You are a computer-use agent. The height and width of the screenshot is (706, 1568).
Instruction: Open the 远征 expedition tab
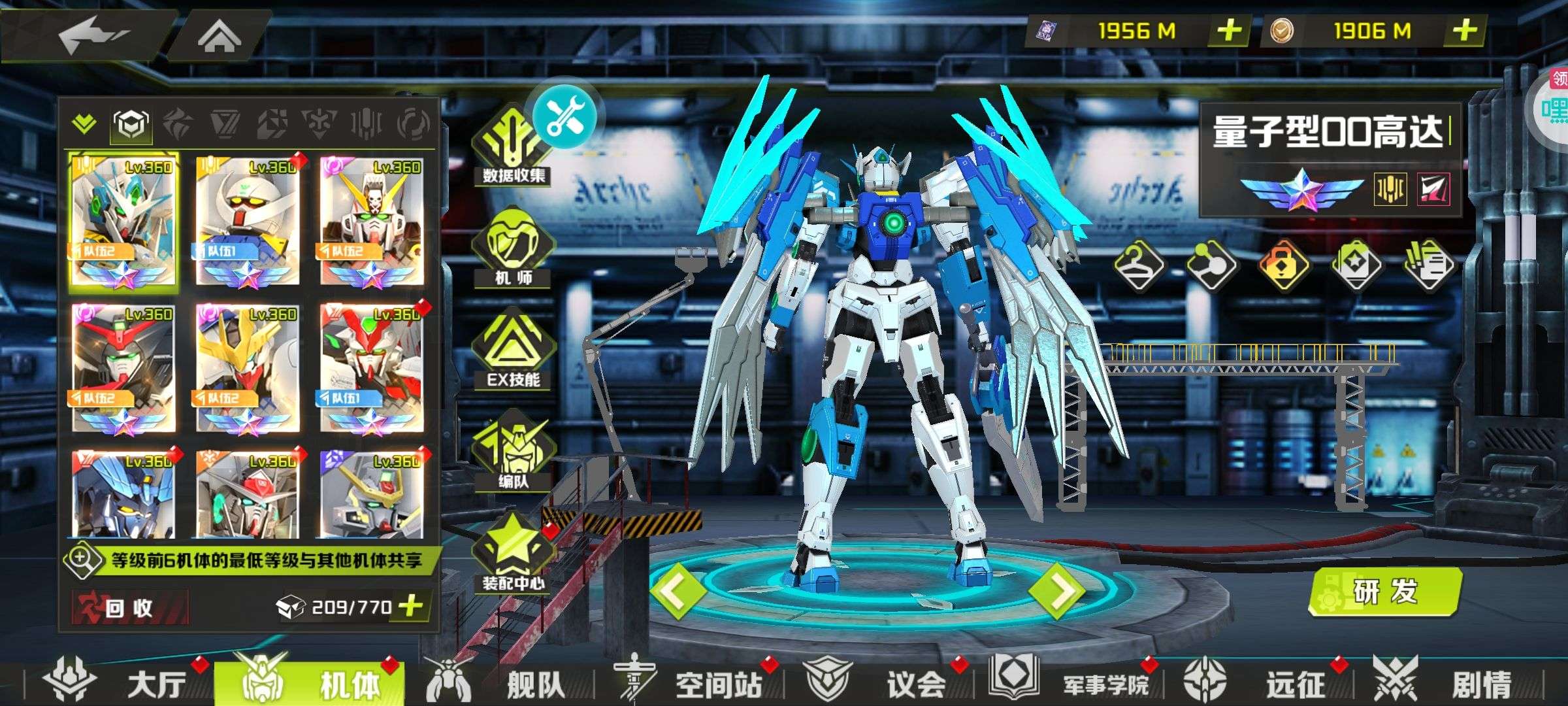[x=1261, y=684]
